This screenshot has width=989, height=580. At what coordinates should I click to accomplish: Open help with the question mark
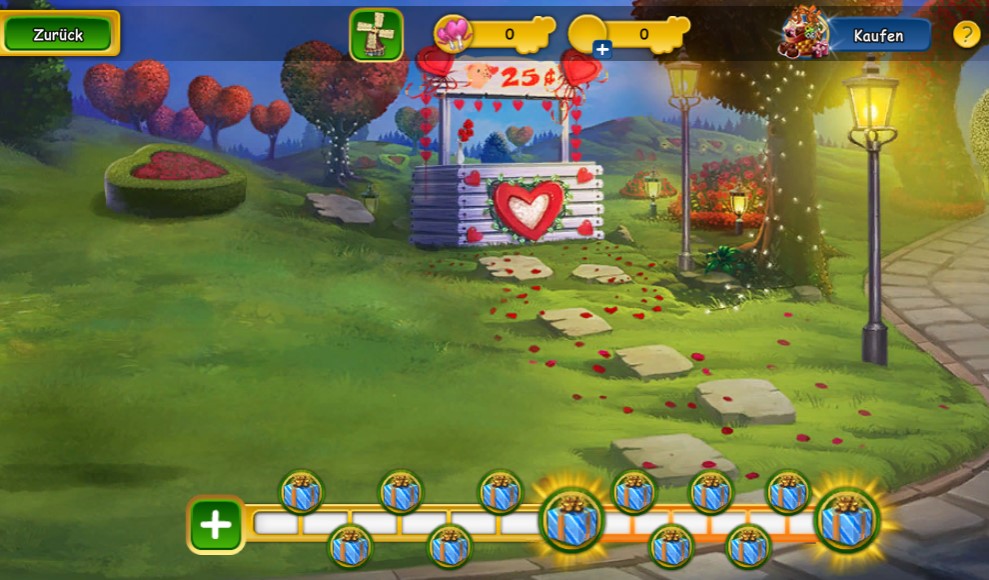click(966, 34)
